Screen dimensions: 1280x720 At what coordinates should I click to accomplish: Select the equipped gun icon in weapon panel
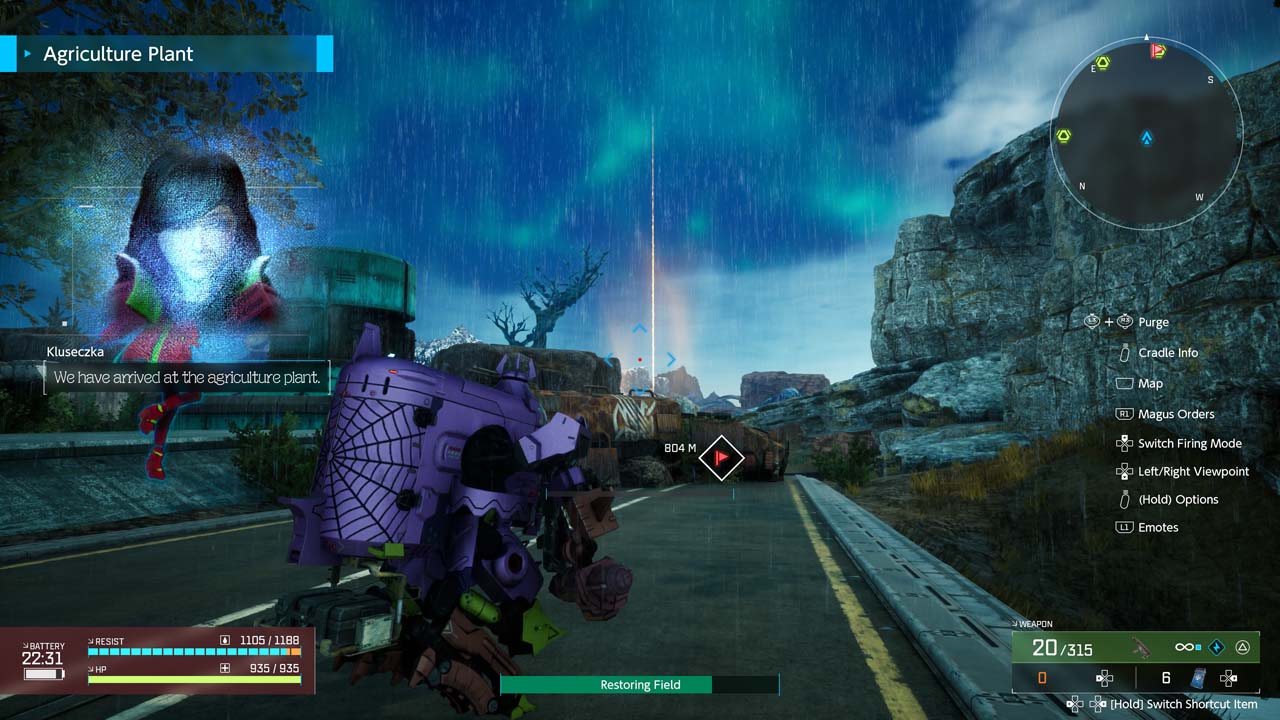pos(1139,648)
